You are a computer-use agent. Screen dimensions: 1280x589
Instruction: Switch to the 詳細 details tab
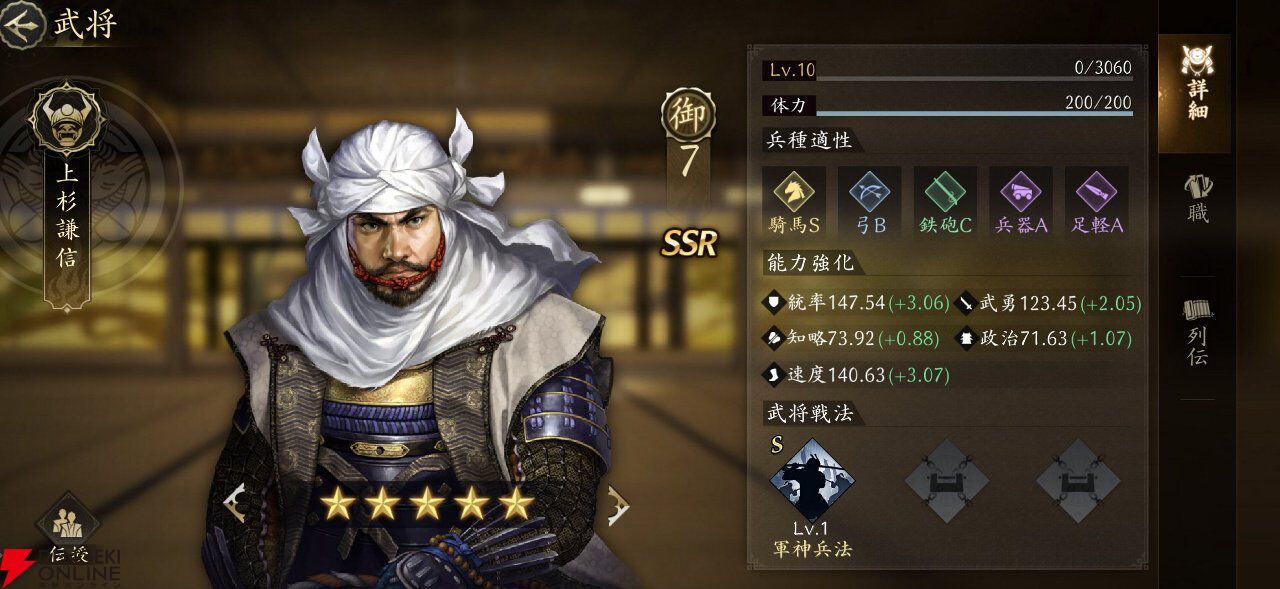pyautogui.click(x=1195, y=85)
